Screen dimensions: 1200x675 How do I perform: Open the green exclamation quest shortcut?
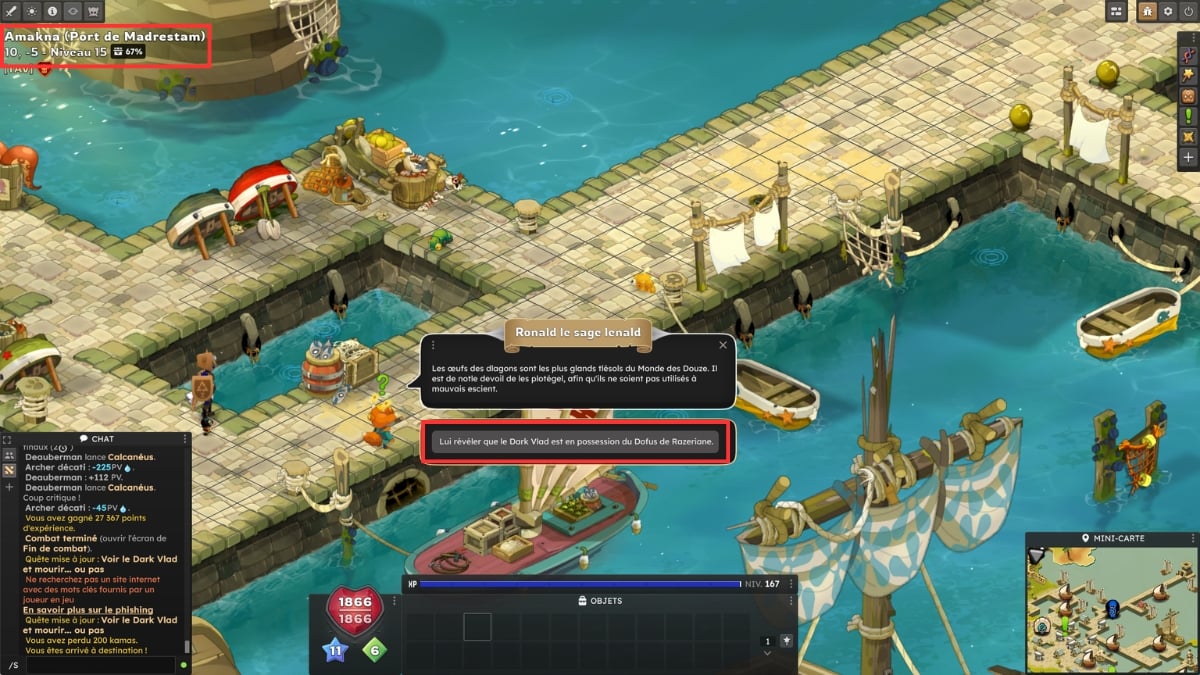(1188, 116)
